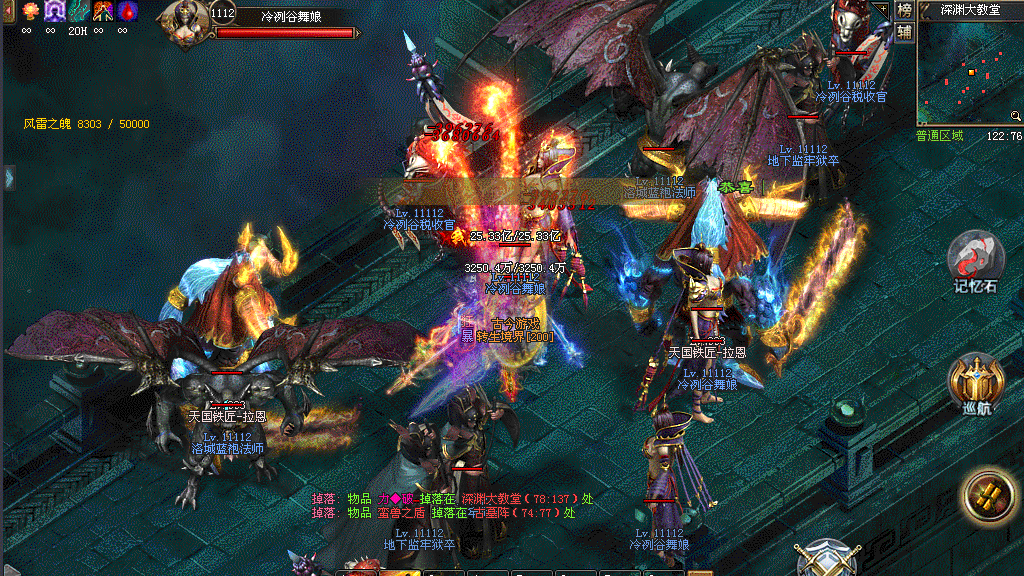Expand the left edge side panel arrow
The height and width of the screenshot is (576, 1024).
(8, 177)
